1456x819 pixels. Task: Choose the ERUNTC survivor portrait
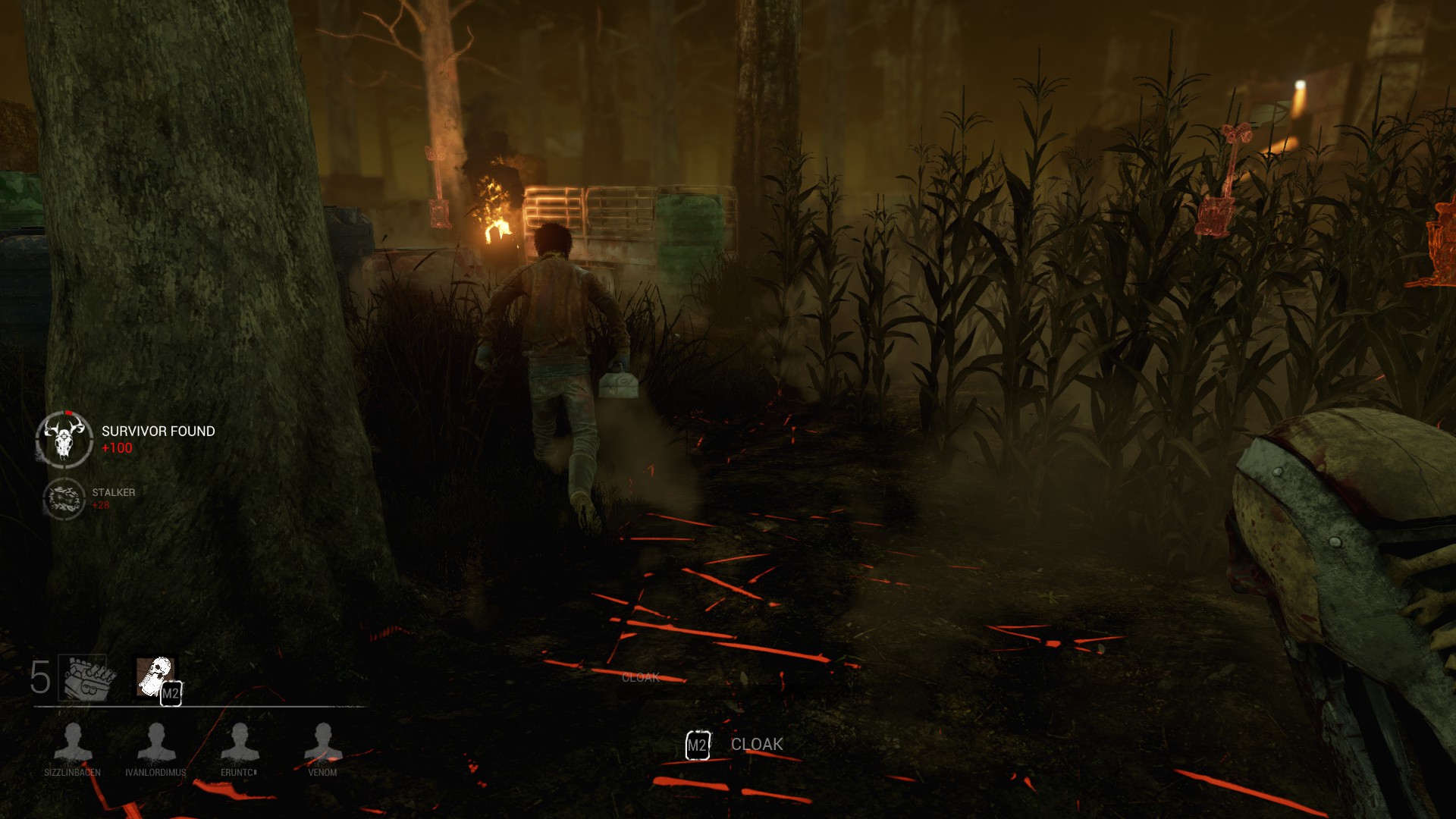[x=240, y=741]
